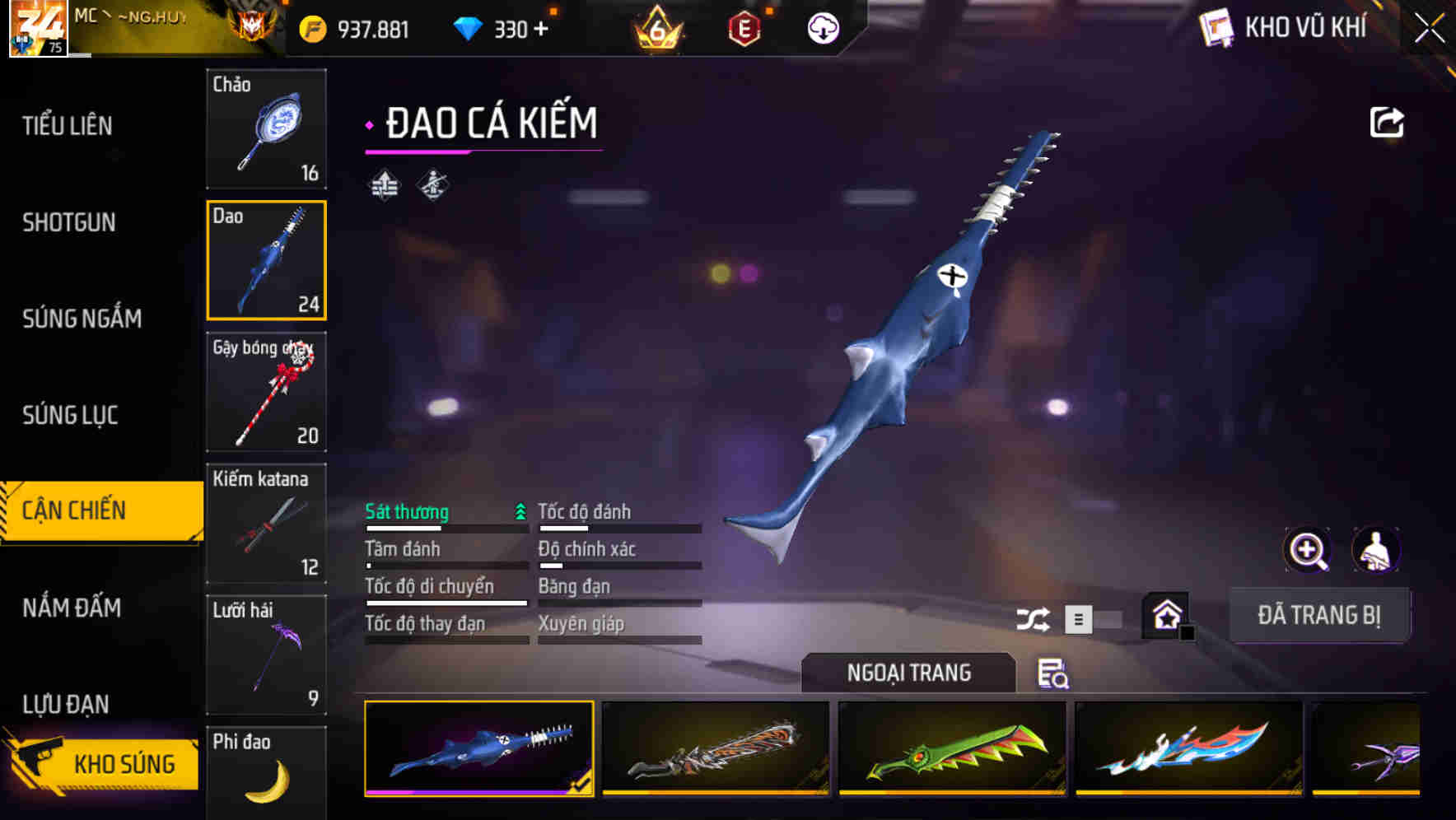This screenshot has height=820, width=1456.
Task: Open the showcase home-star icon
Action: 1164,615
